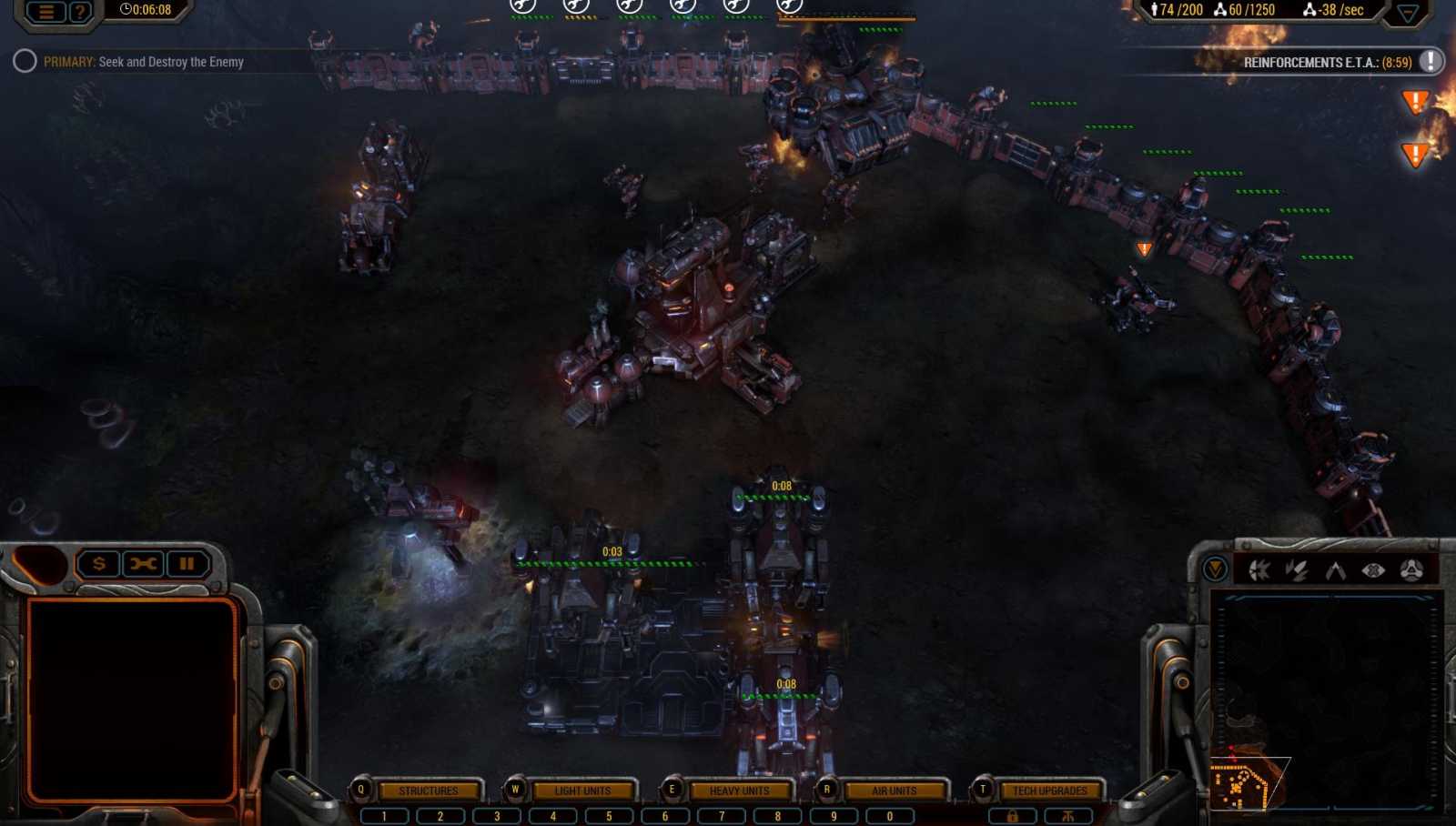Open the STRUCTURES tab
Image resolution: width=1456 pixels, height=826 pixels.
(x=429, y=791)
